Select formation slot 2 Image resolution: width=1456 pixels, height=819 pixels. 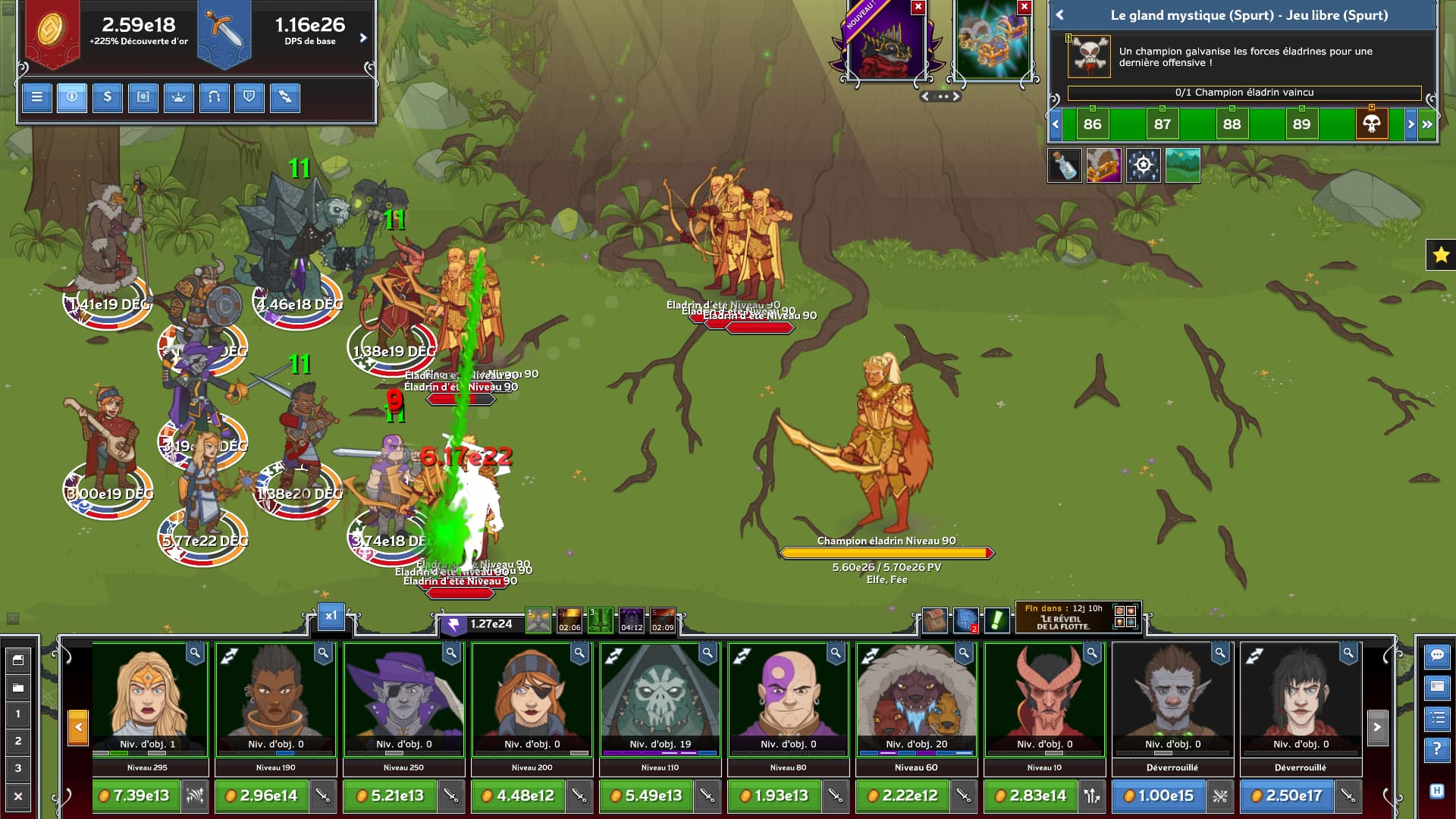point(18,741)
